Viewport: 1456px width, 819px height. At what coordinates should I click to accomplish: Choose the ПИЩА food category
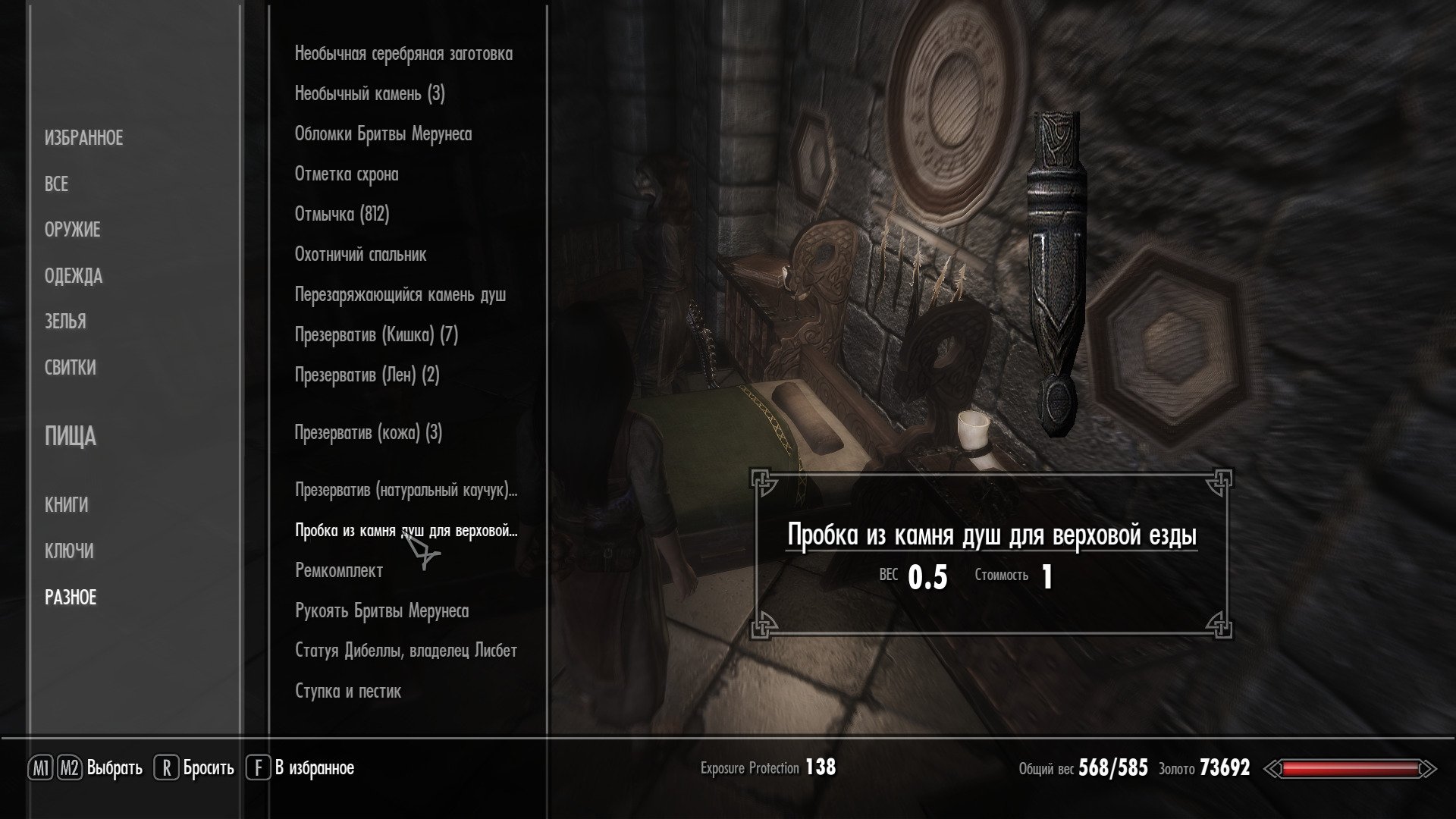click(70, 437)
